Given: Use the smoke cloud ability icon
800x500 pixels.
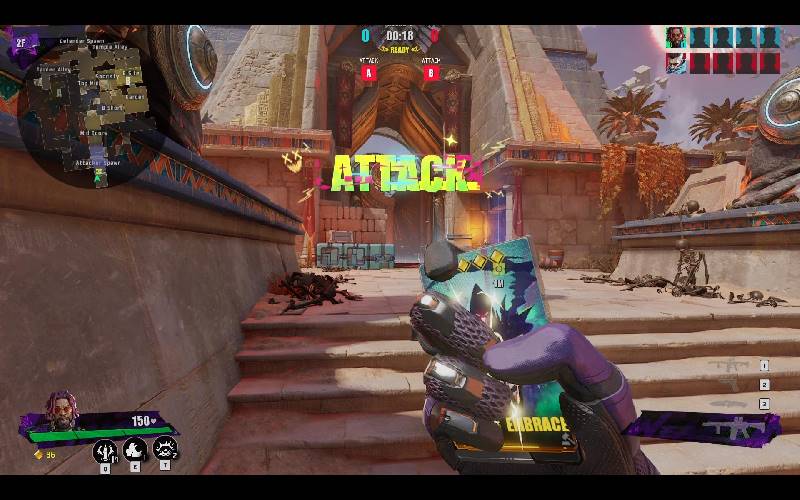Looking at the screenshot, I should pos(135,451).
